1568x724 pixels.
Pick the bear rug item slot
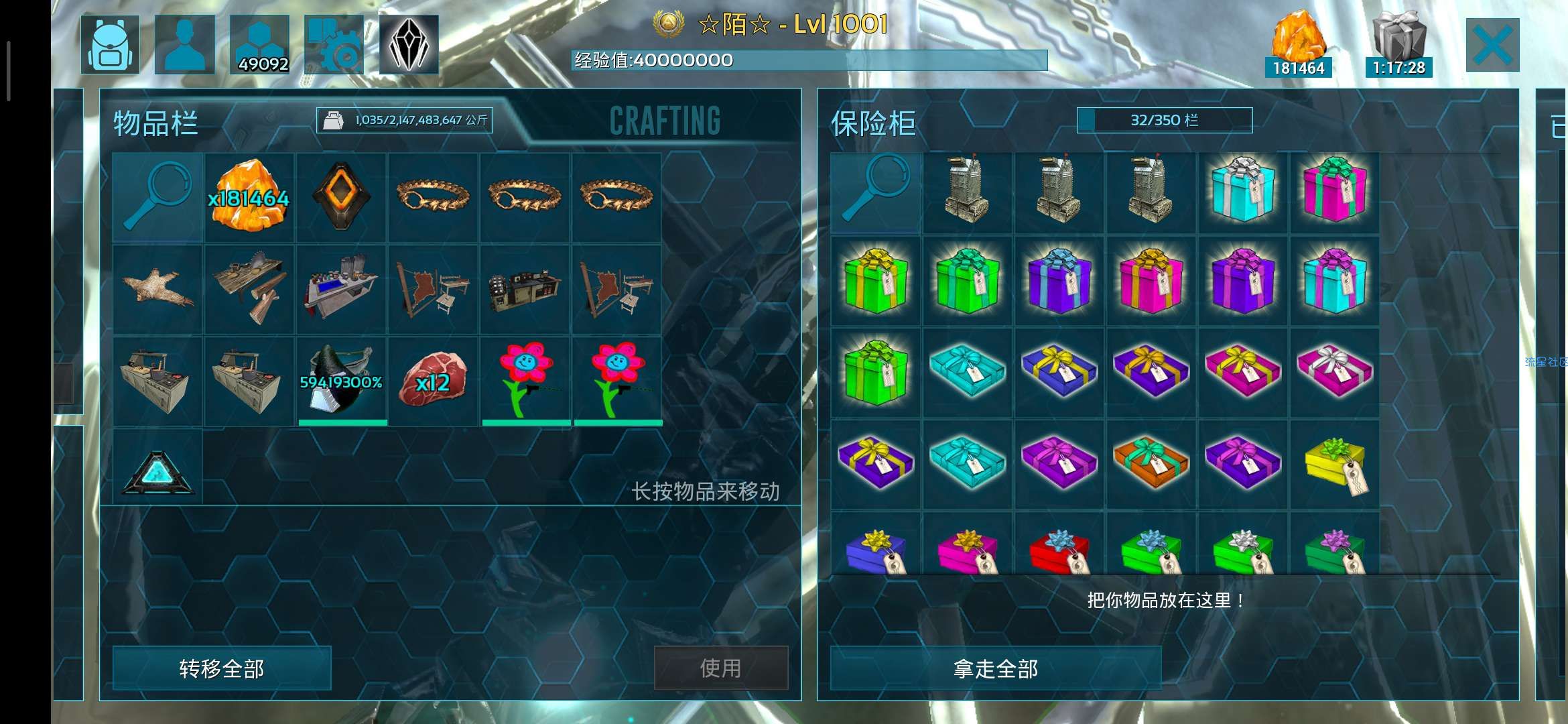pyautogui.click(x=157, y=289)
